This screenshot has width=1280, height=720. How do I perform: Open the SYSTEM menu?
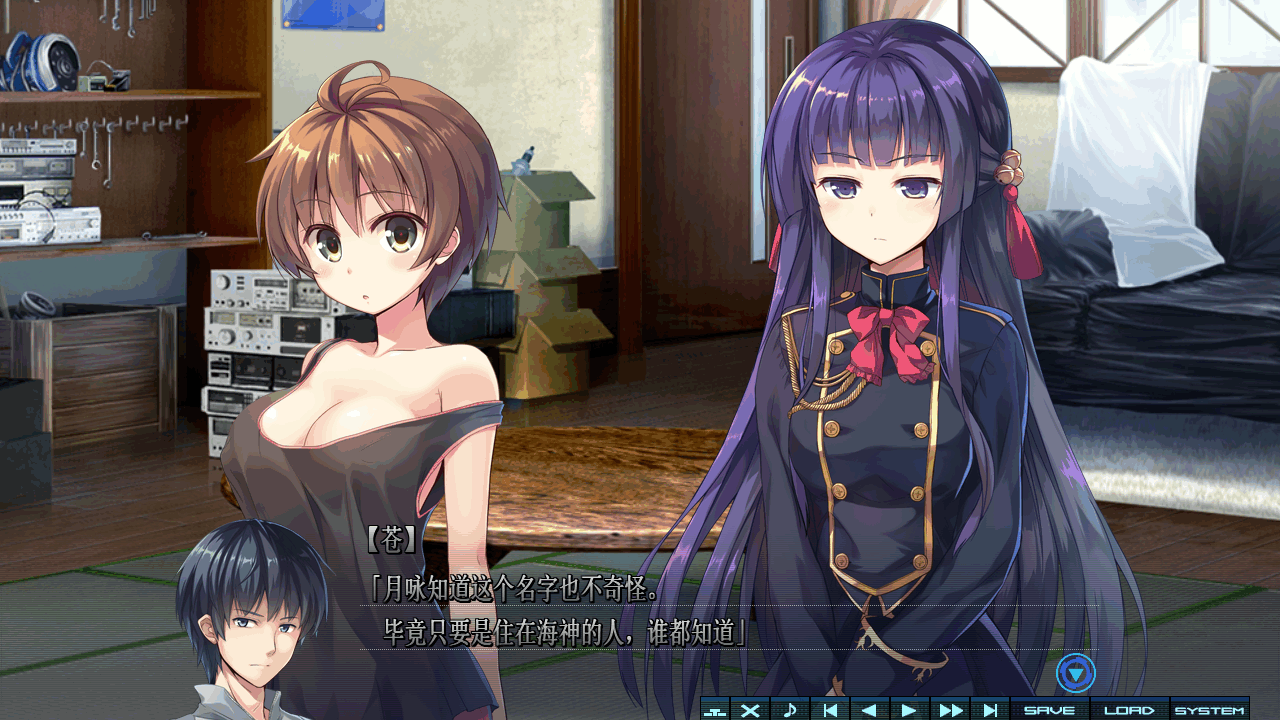tap(1212, 706)
